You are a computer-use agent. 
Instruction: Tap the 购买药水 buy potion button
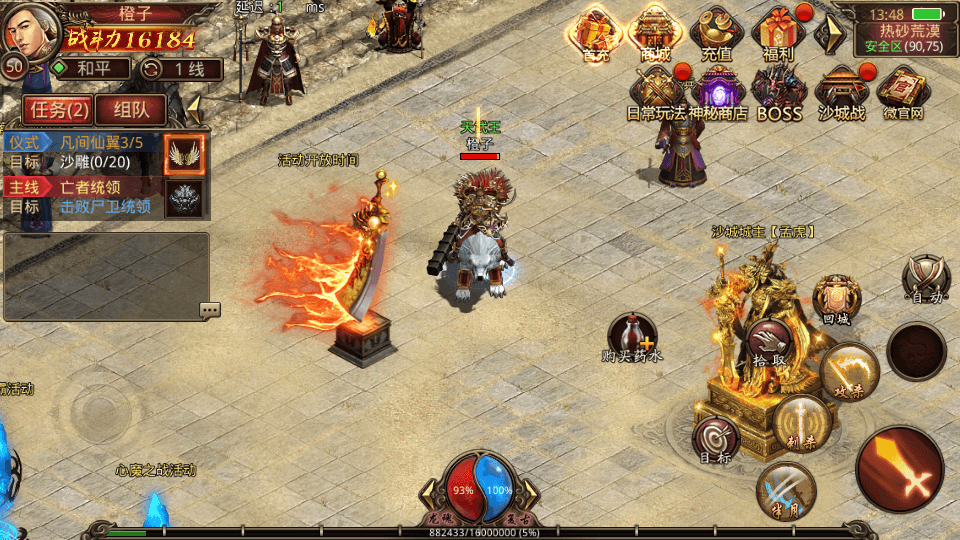click(x=633, y=336)
